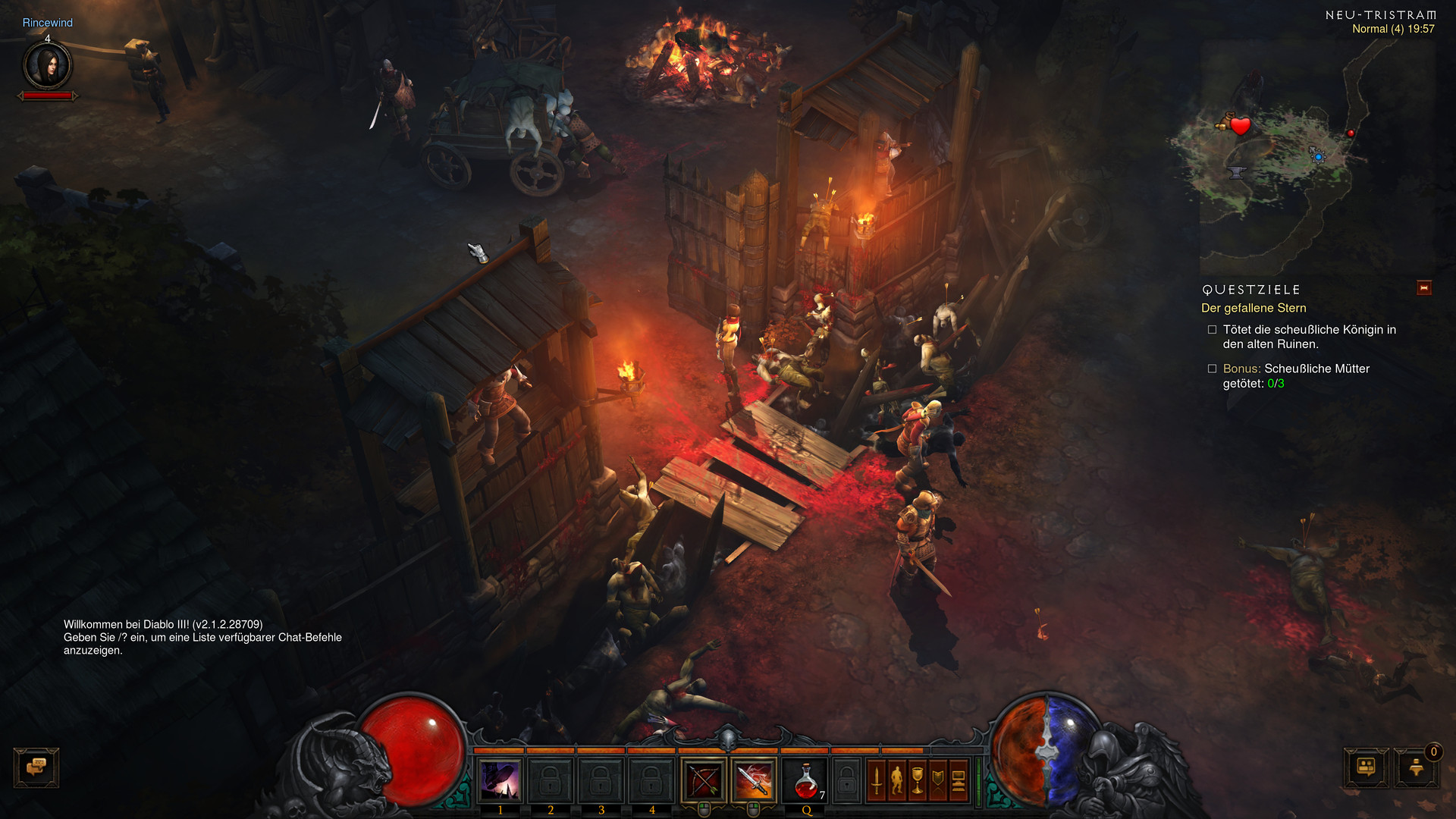Open the social friends list button
The height and width of the screenshot is (819, 1456).
[x=1367, y=767]
